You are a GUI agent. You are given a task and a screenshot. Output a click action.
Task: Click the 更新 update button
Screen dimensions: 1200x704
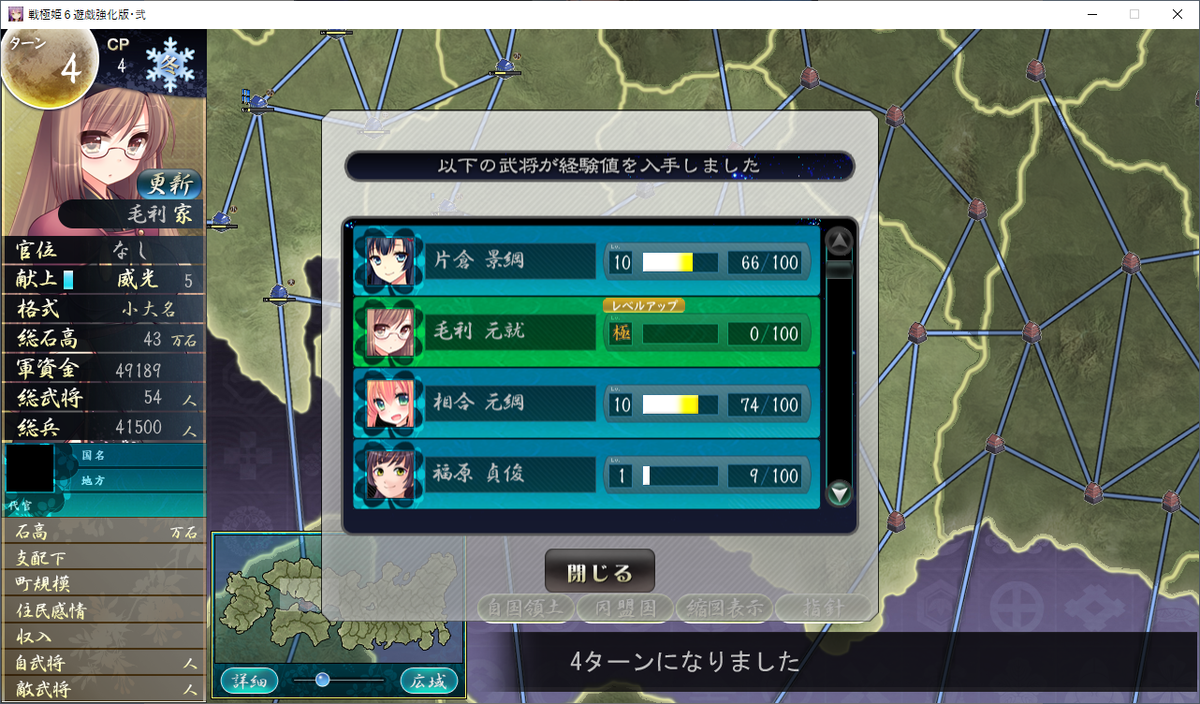point(169,184)
